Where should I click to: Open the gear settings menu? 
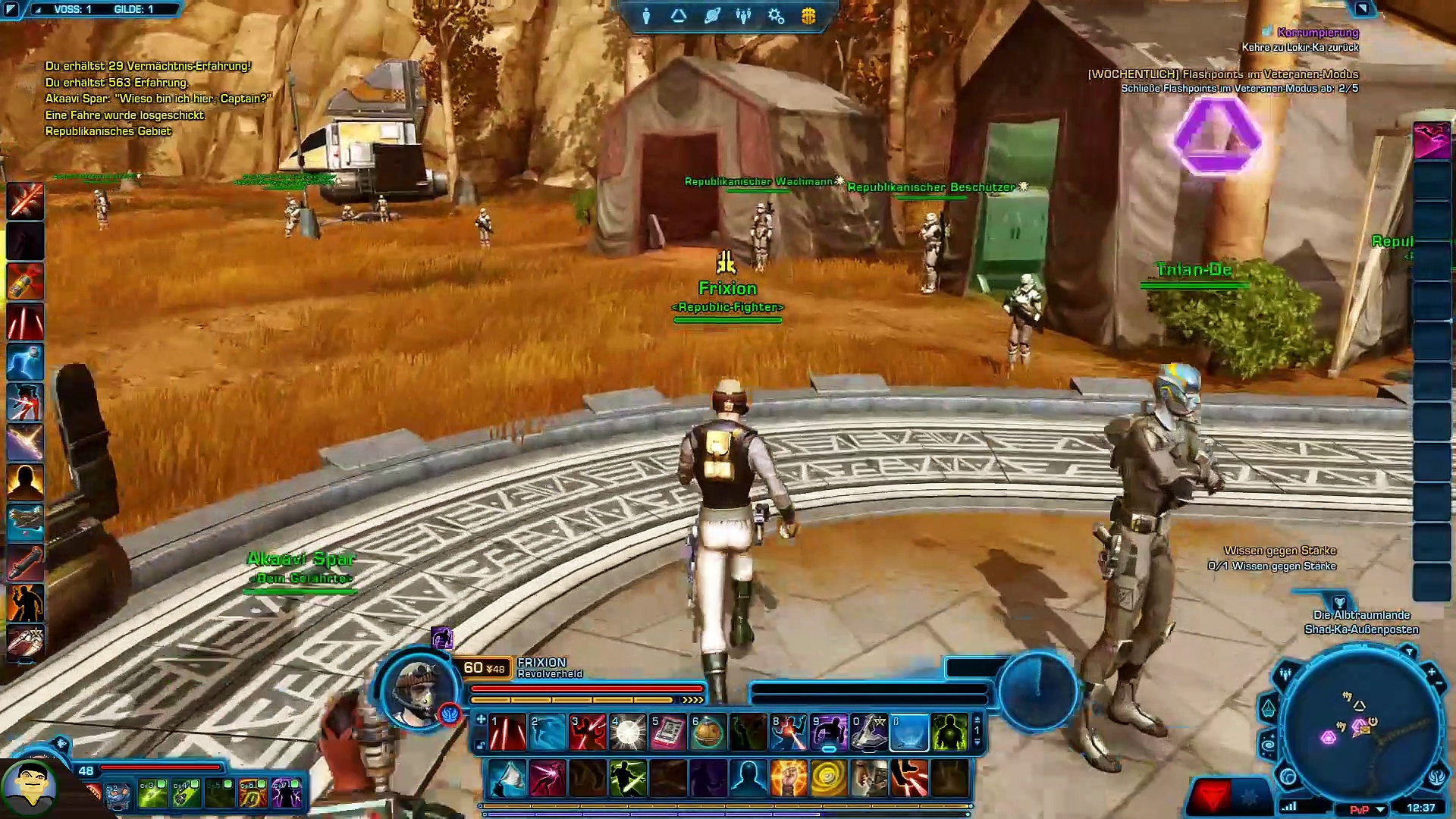click(x=776, y=16)
